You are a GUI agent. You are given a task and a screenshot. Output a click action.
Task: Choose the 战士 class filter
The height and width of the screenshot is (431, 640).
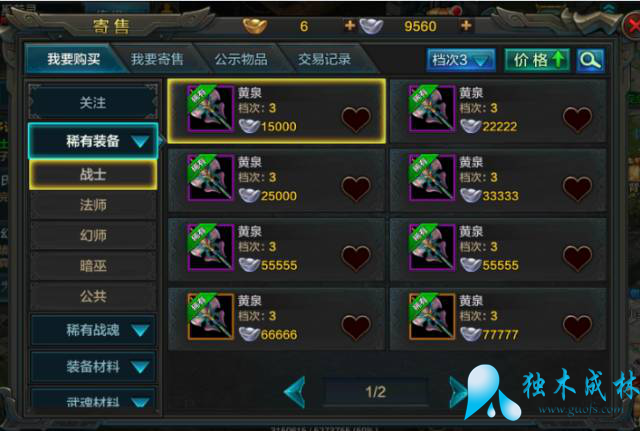point(92,174)
